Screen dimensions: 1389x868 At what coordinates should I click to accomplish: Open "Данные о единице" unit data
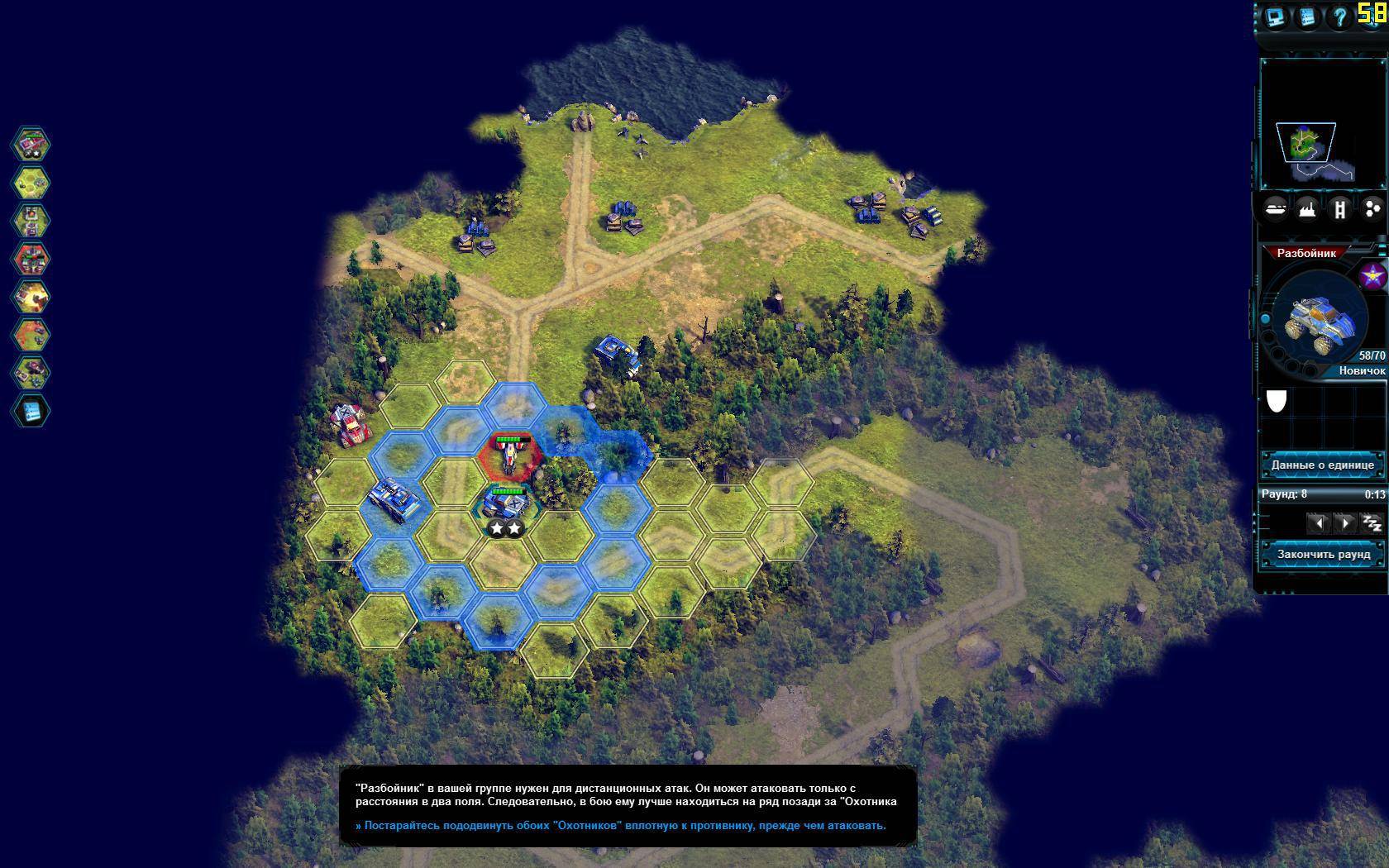(1322, 465)
